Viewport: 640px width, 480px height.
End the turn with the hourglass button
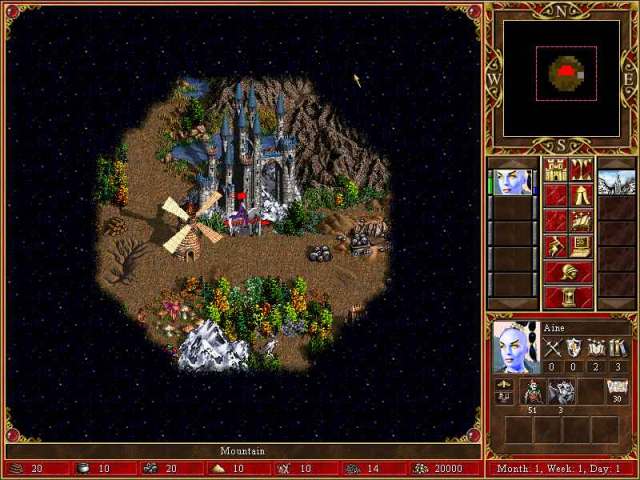click(x=567, y=297)
